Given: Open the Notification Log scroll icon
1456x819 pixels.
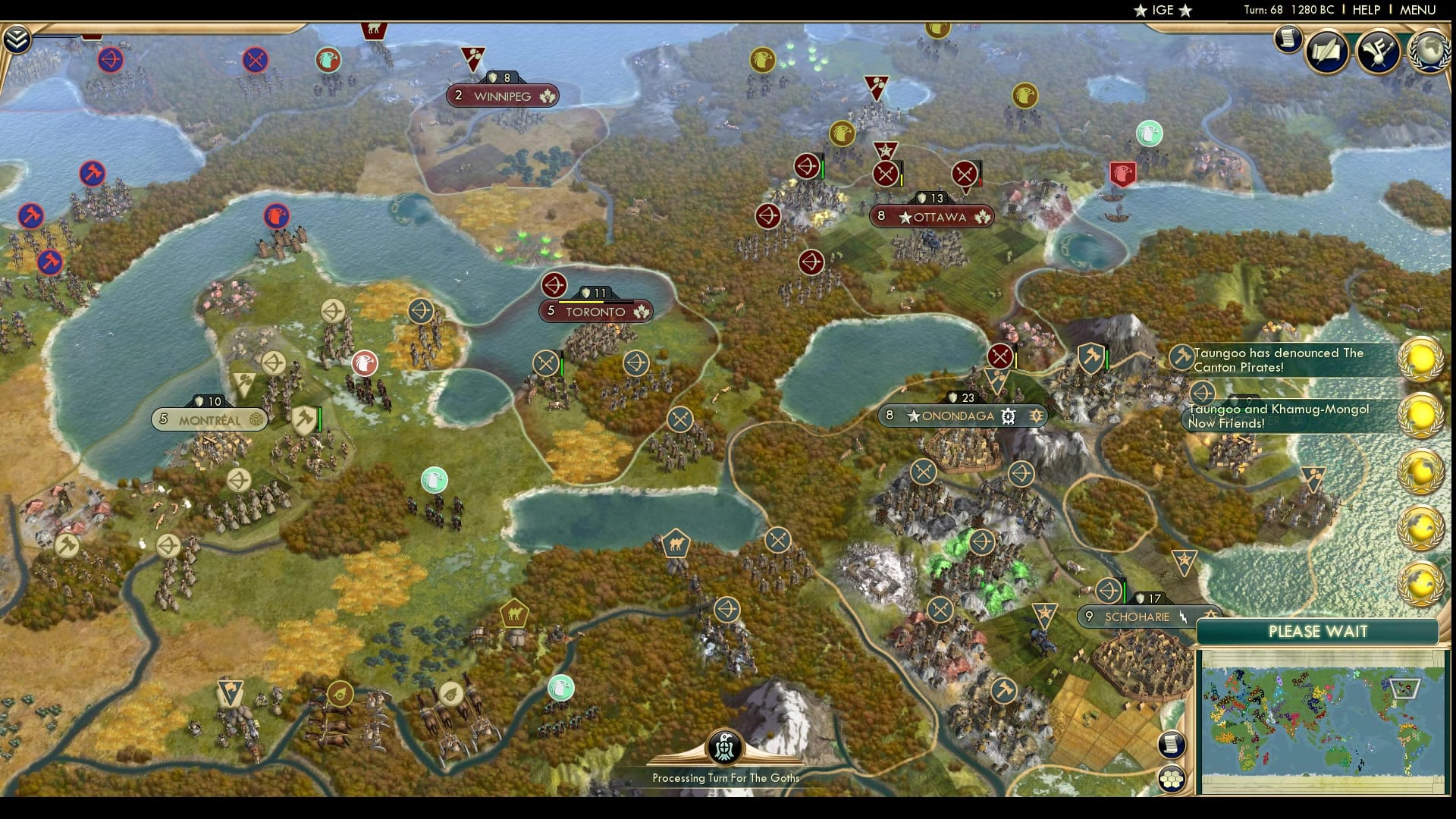Looking at the screenshot, I should (1288, 40).
